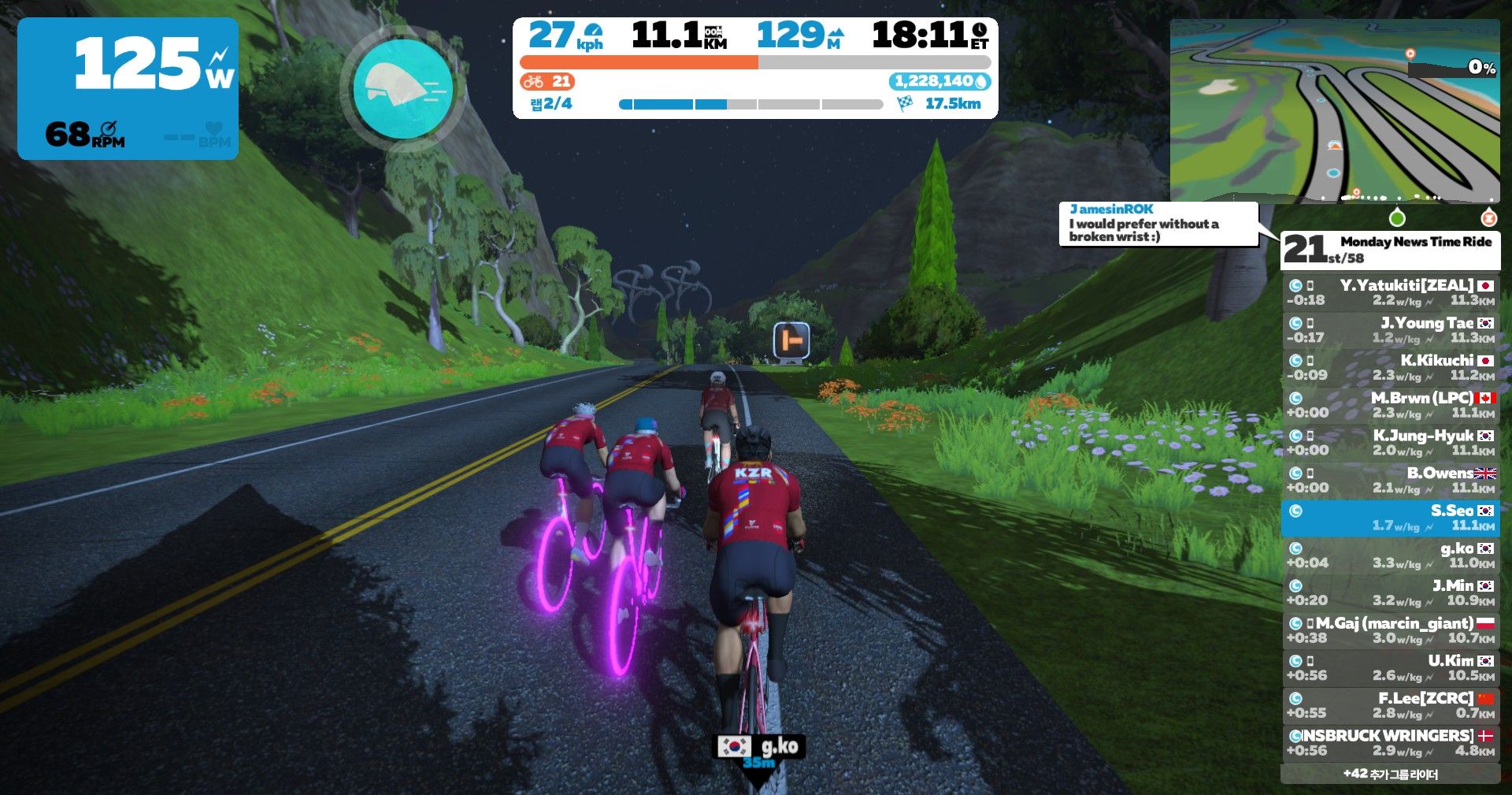This screenshot has width=1512, height=795.
Task: Click the highlighted S.Seo row
Action: coord(1390,518)
